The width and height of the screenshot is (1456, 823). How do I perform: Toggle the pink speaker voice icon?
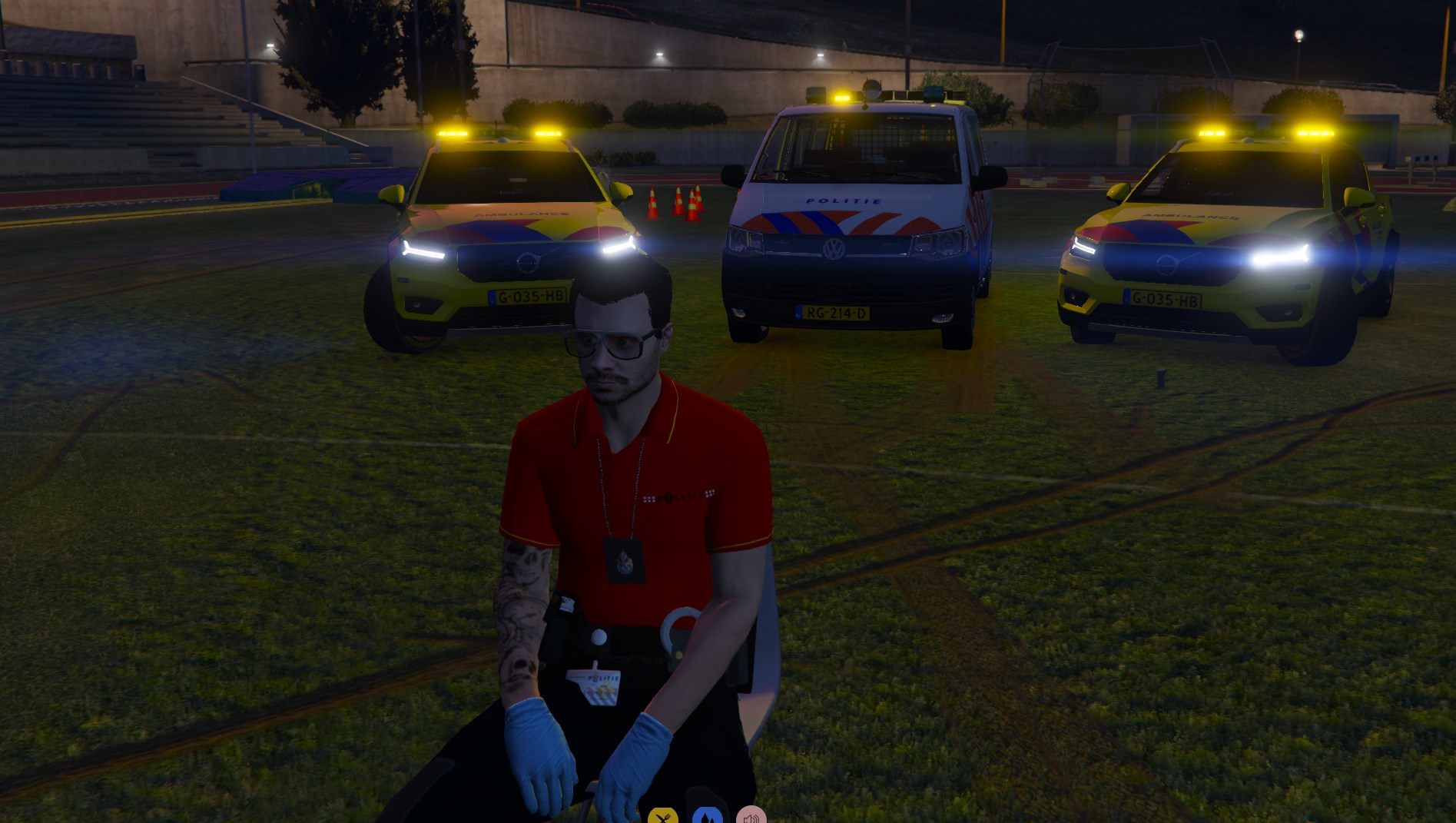pos(751,817)
